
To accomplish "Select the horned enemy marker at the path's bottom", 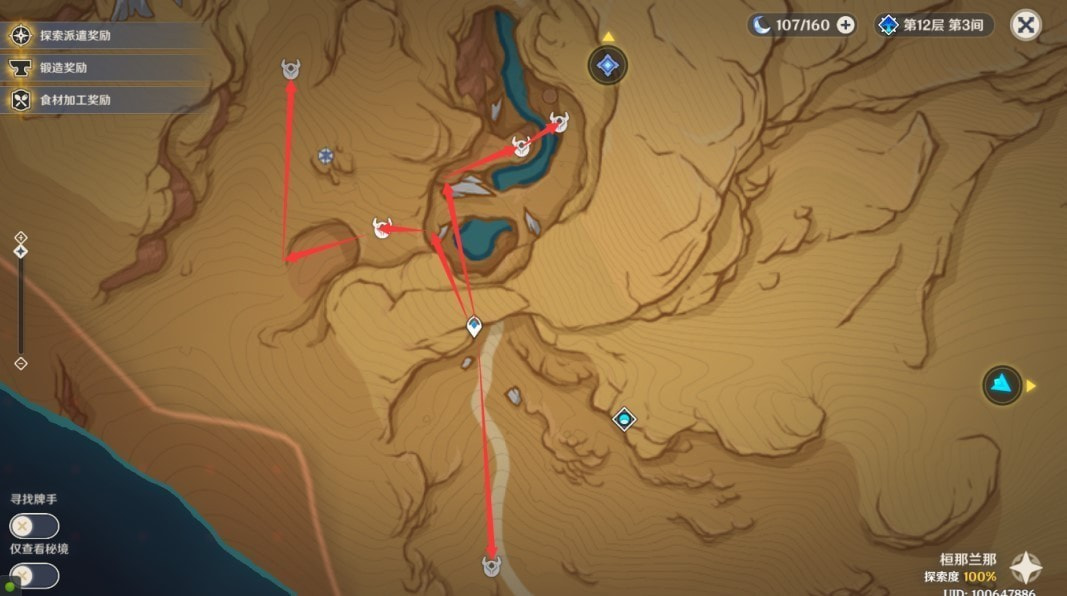I will tap(491, 565).
